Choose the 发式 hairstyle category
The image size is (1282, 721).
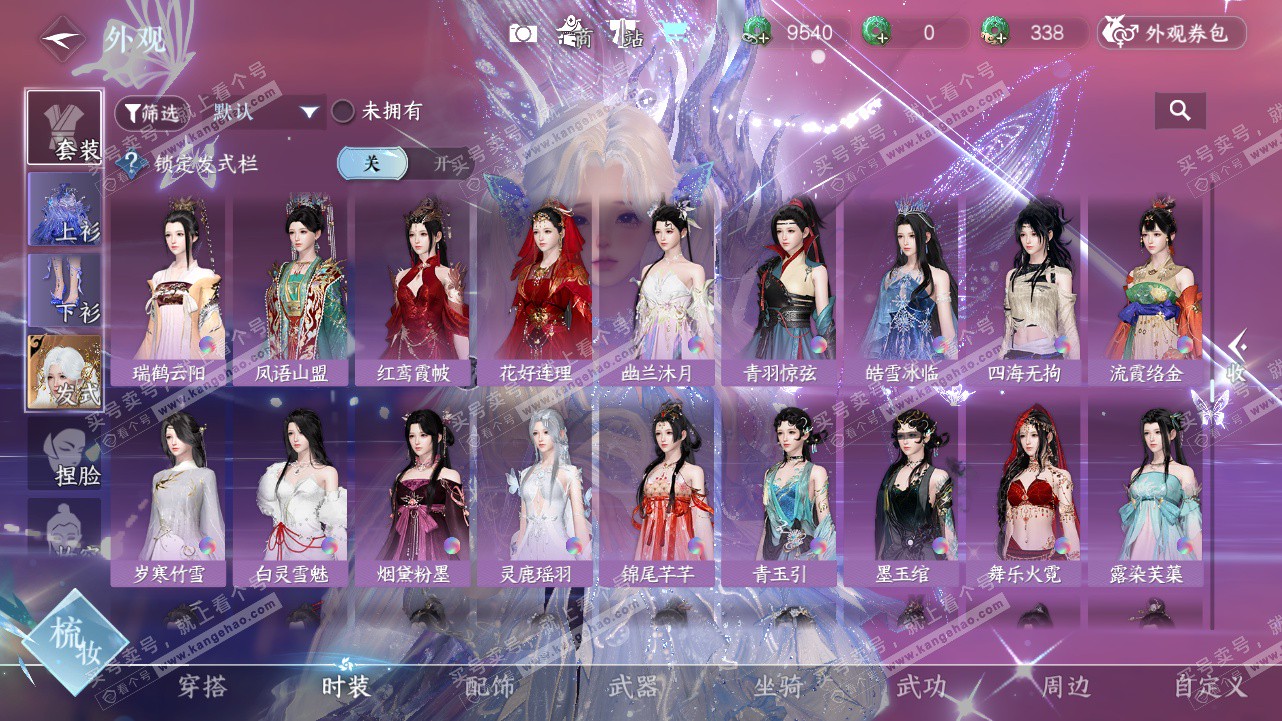pos(65,372)
